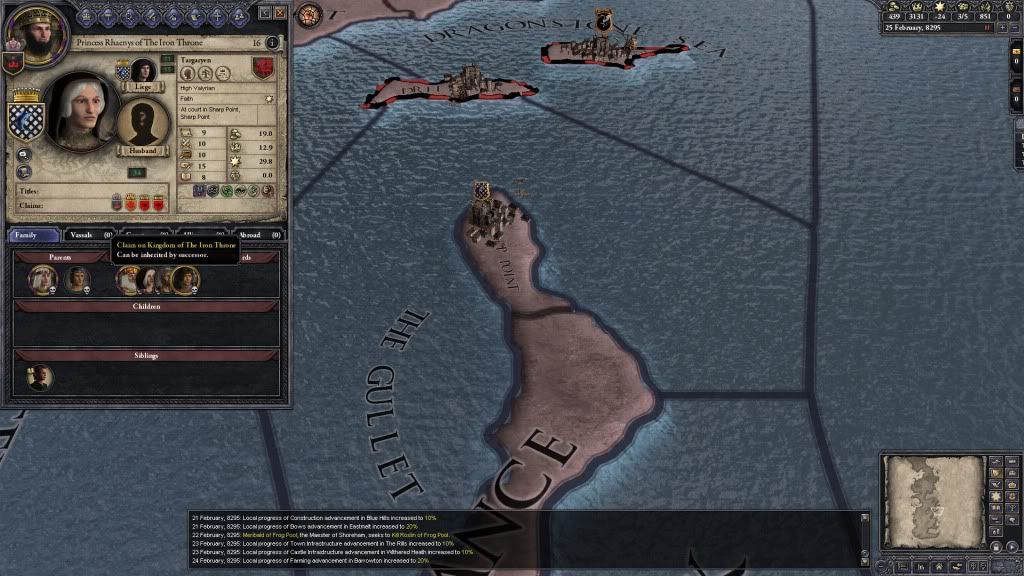The width and height of the screenshot is (1024, 576).
Task: Select the first parent portrait with white veil
Action: pyautogui.click(x=42, y=280)
